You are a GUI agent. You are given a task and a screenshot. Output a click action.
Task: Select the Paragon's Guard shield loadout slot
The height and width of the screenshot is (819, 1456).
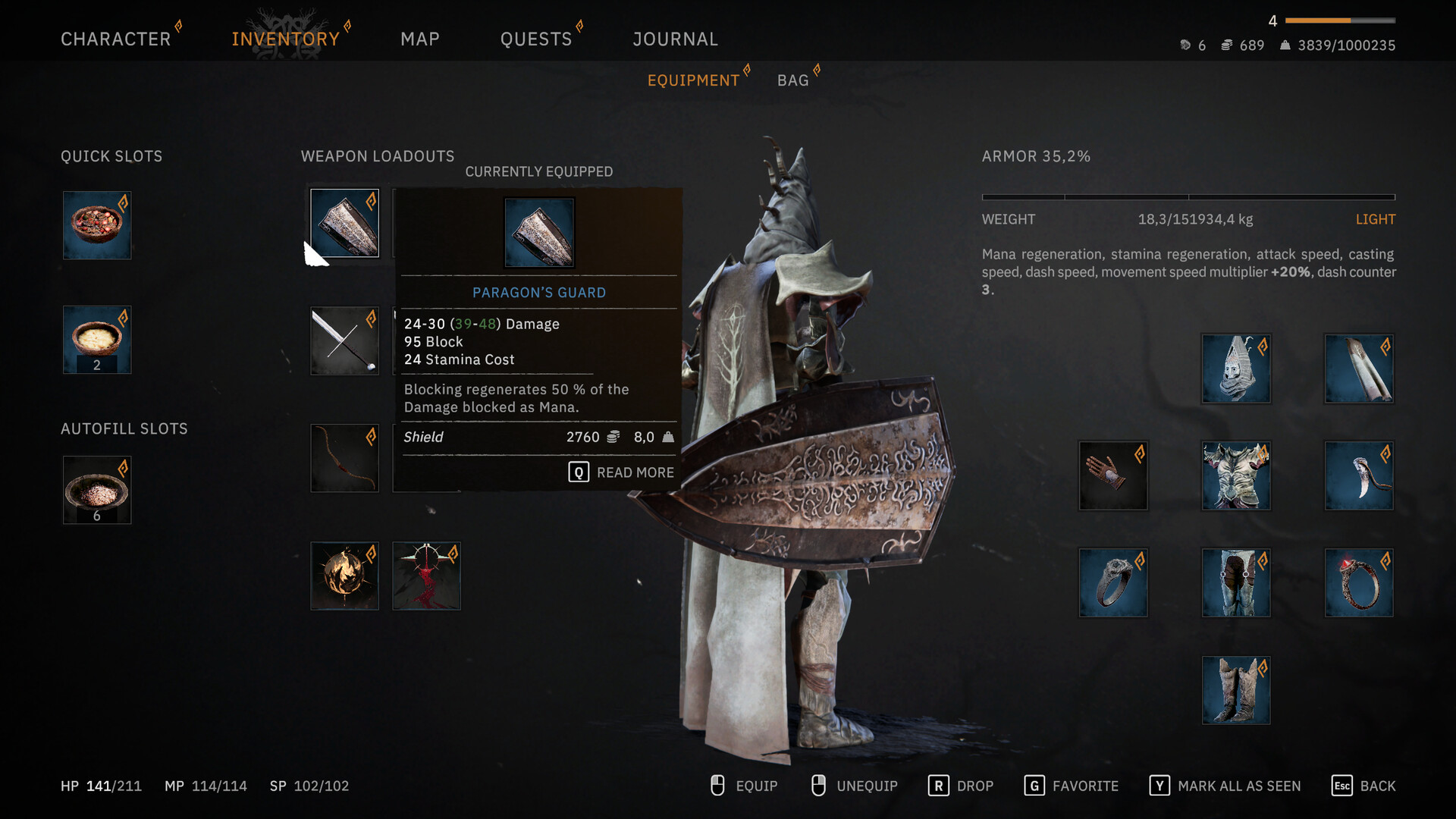344,223
